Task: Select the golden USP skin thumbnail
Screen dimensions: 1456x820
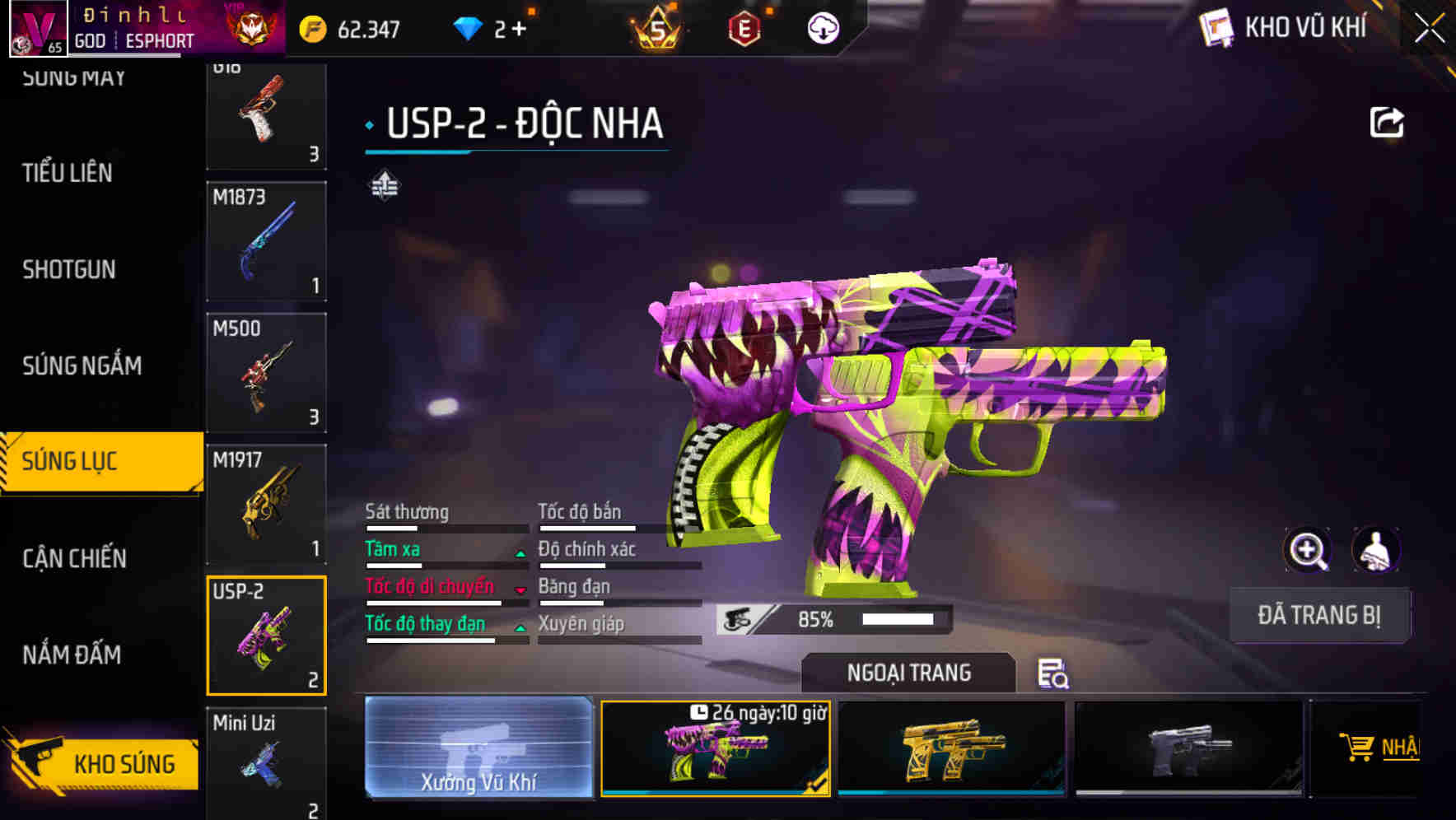Action: pos(953,748)
